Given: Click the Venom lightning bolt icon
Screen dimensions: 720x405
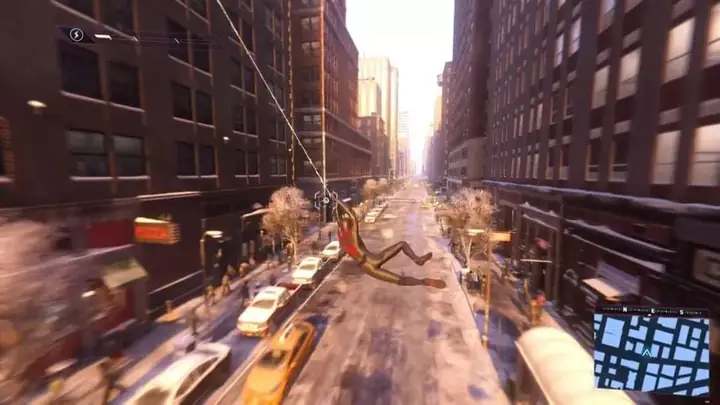Looking at the screenshot, I should point(77,35).
